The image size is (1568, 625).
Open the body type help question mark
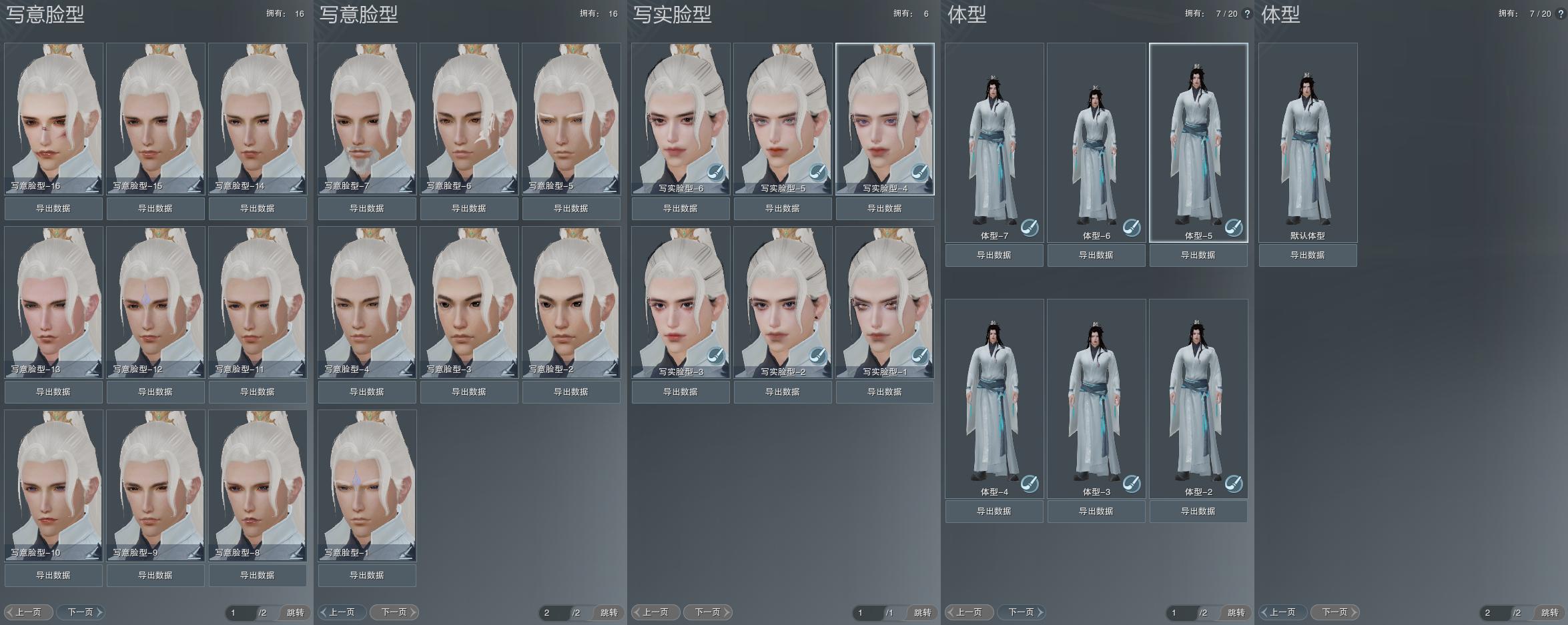[x=1247, y=14]
